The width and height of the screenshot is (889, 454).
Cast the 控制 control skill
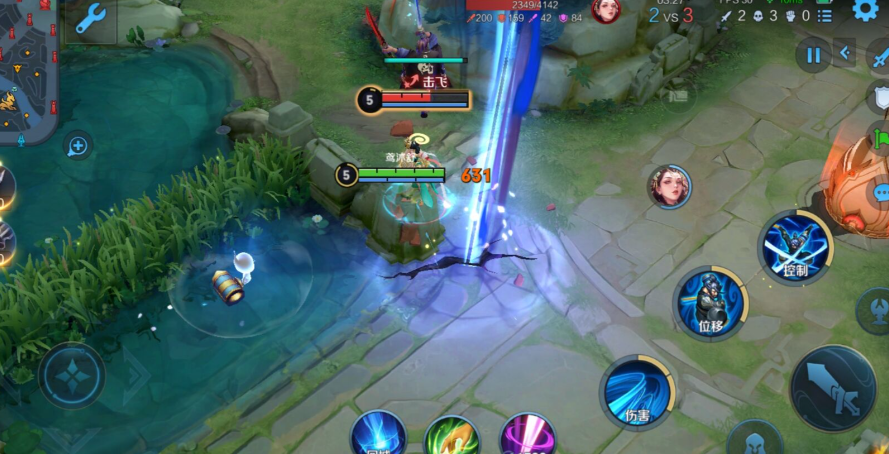795,247
